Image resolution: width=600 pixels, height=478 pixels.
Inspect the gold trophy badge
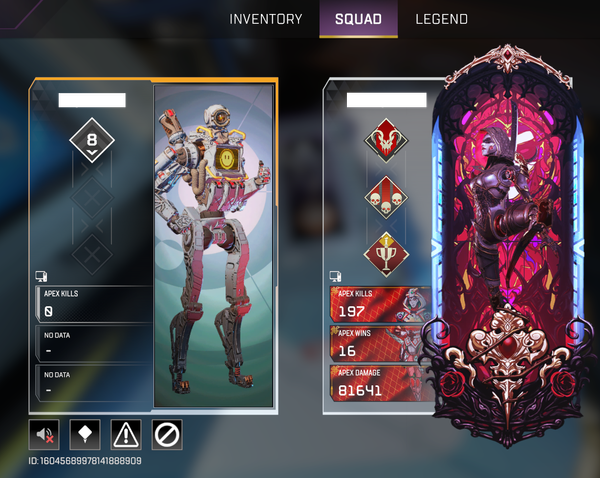pos(385,251)
